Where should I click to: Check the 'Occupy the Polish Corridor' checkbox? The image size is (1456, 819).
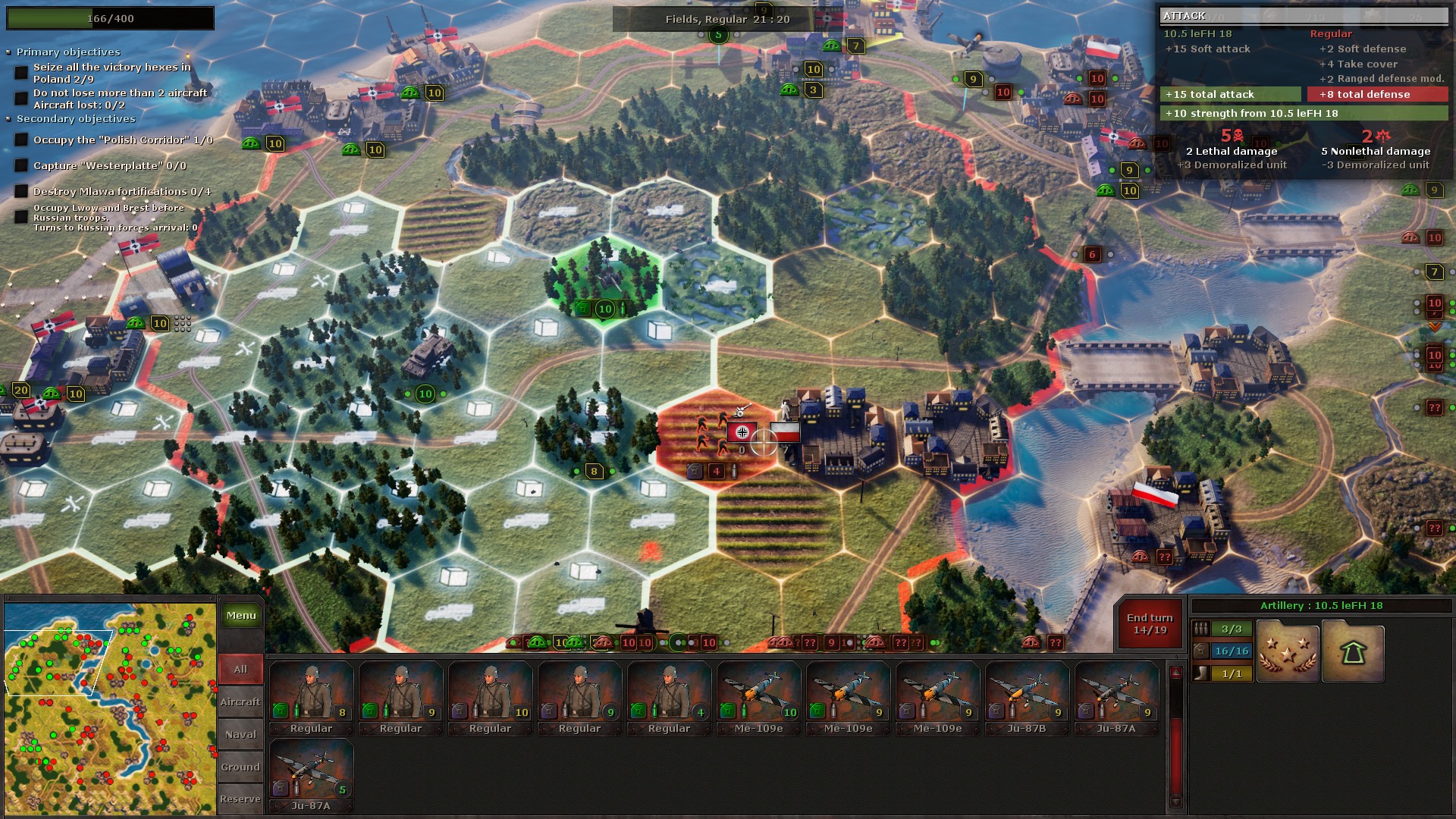click(x=20, y=140)
